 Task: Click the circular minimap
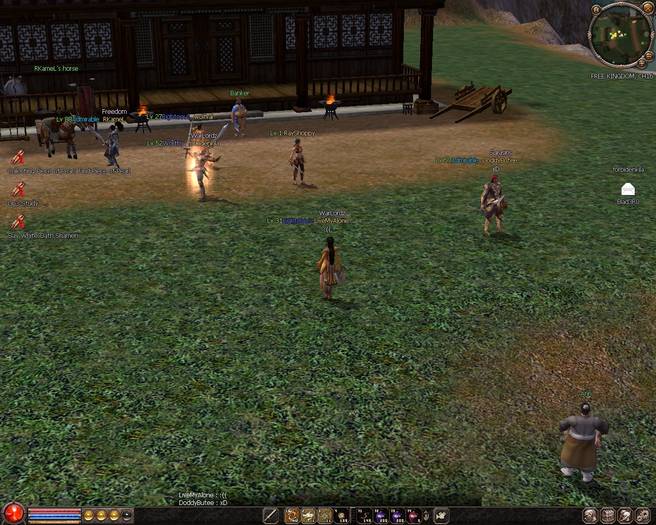(x=621, y=36)
